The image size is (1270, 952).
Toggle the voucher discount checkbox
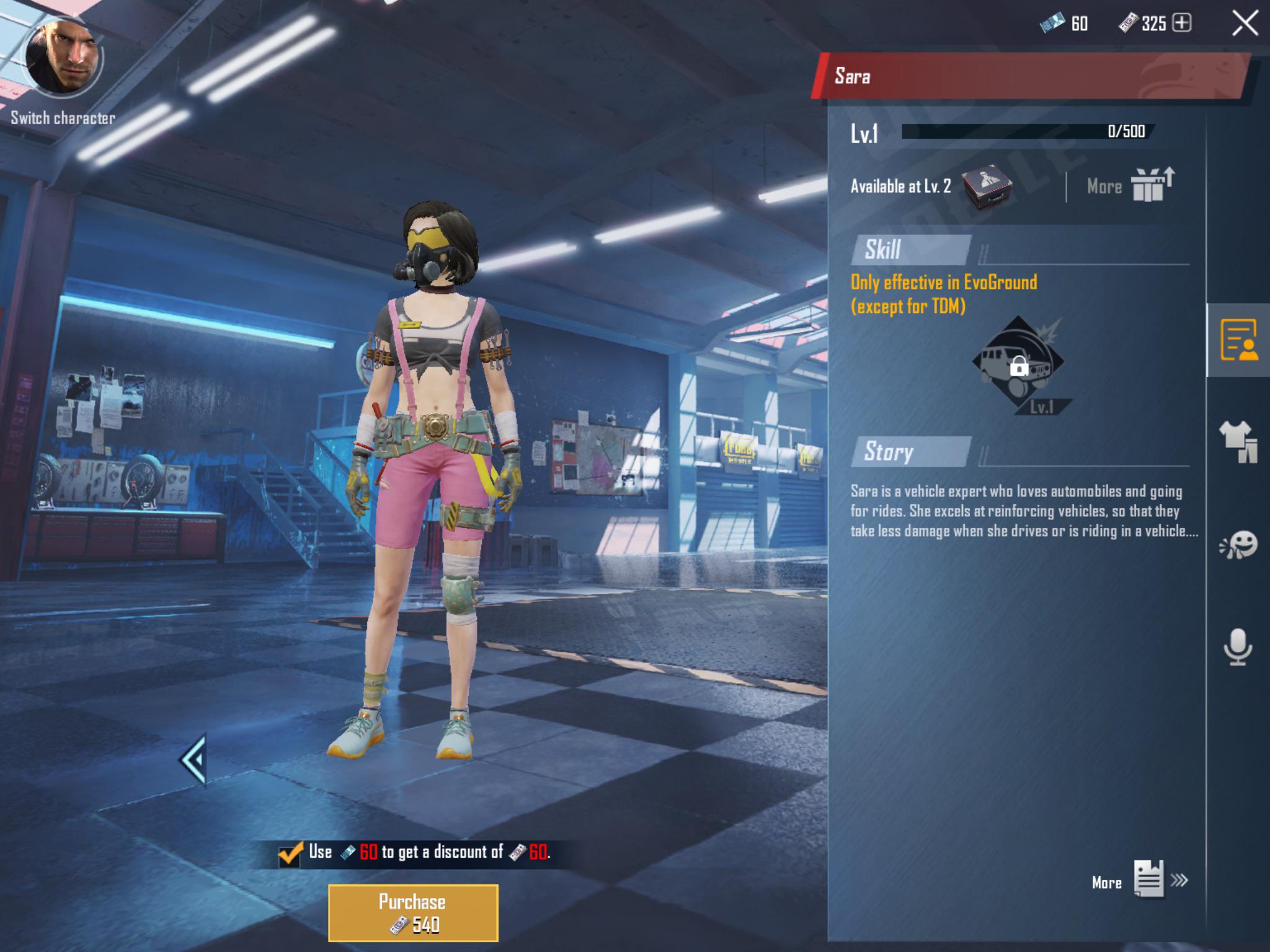tap(290, 854)
